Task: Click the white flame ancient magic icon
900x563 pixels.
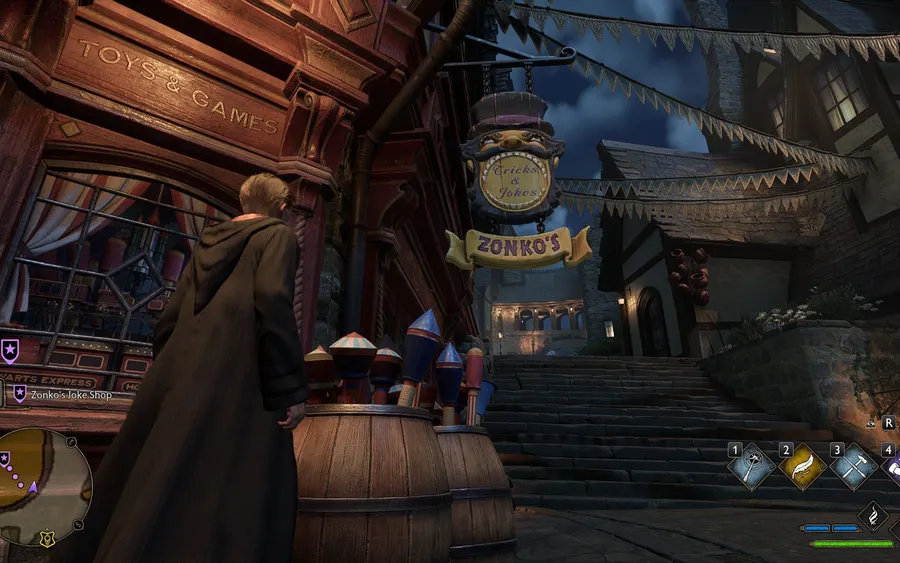Action: coord(872,516)
